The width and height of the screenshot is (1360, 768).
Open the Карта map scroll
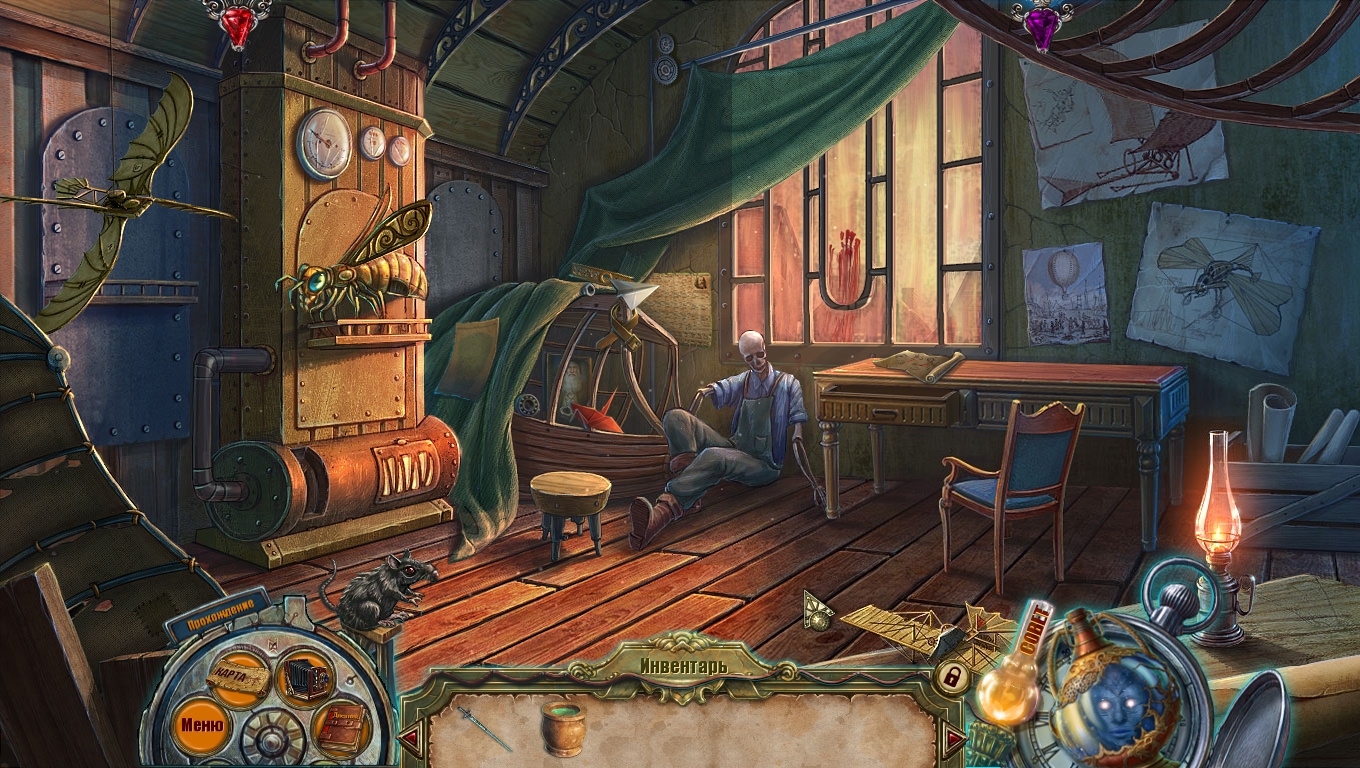coord(239,679)
